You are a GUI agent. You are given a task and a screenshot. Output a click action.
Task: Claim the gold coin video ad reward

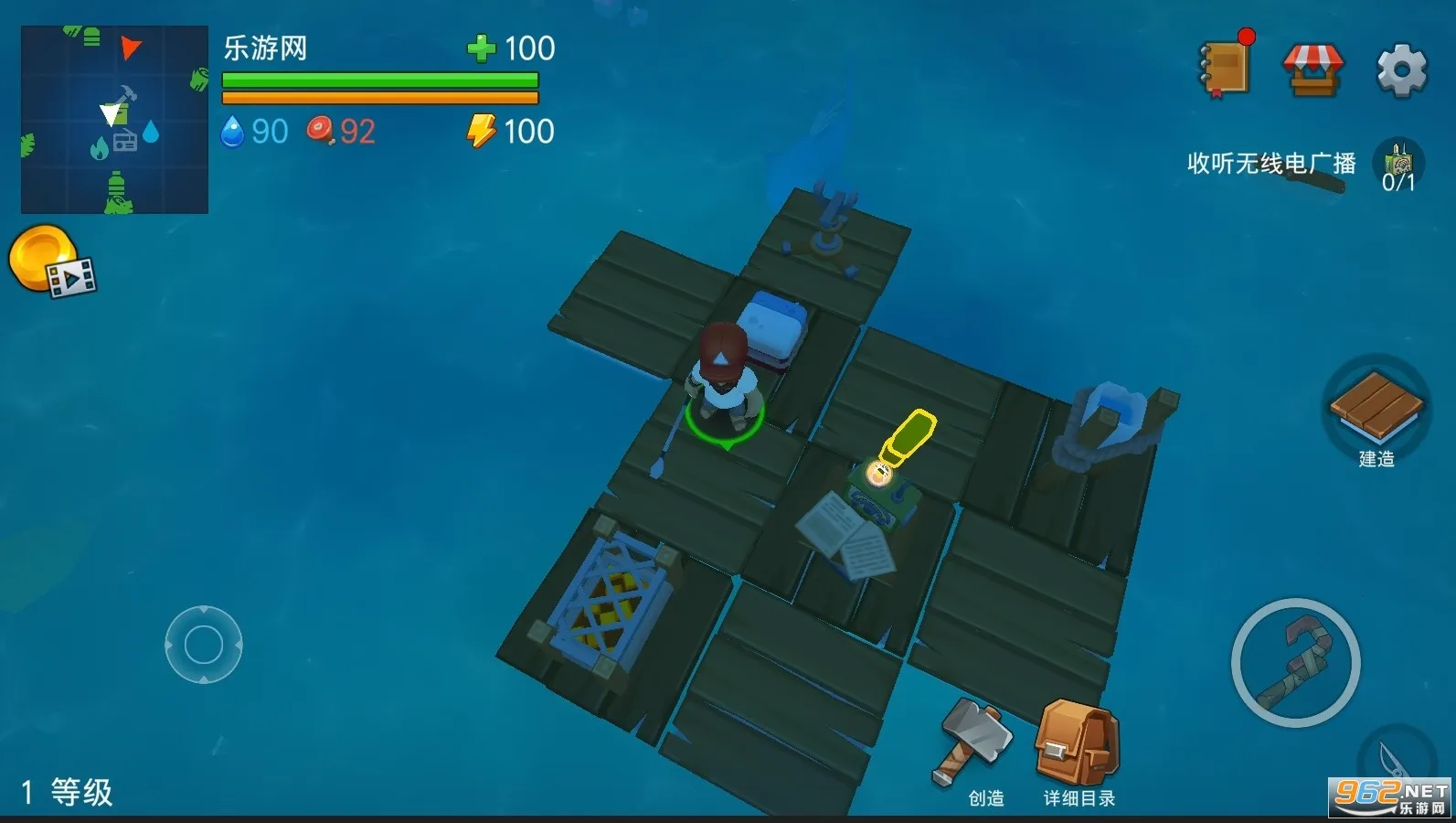[x=50, y=262]
